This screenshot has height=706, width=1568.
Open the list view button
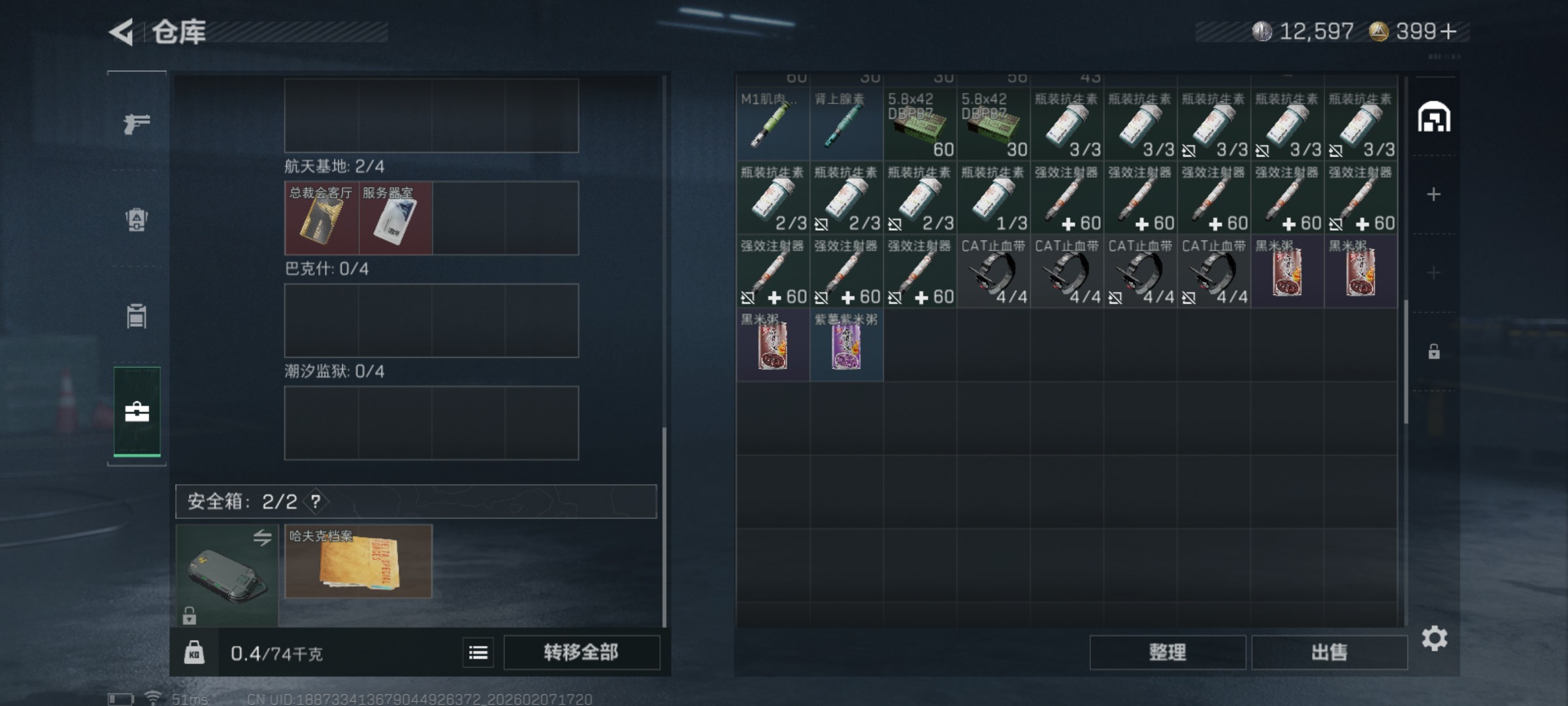click(478, 652)
